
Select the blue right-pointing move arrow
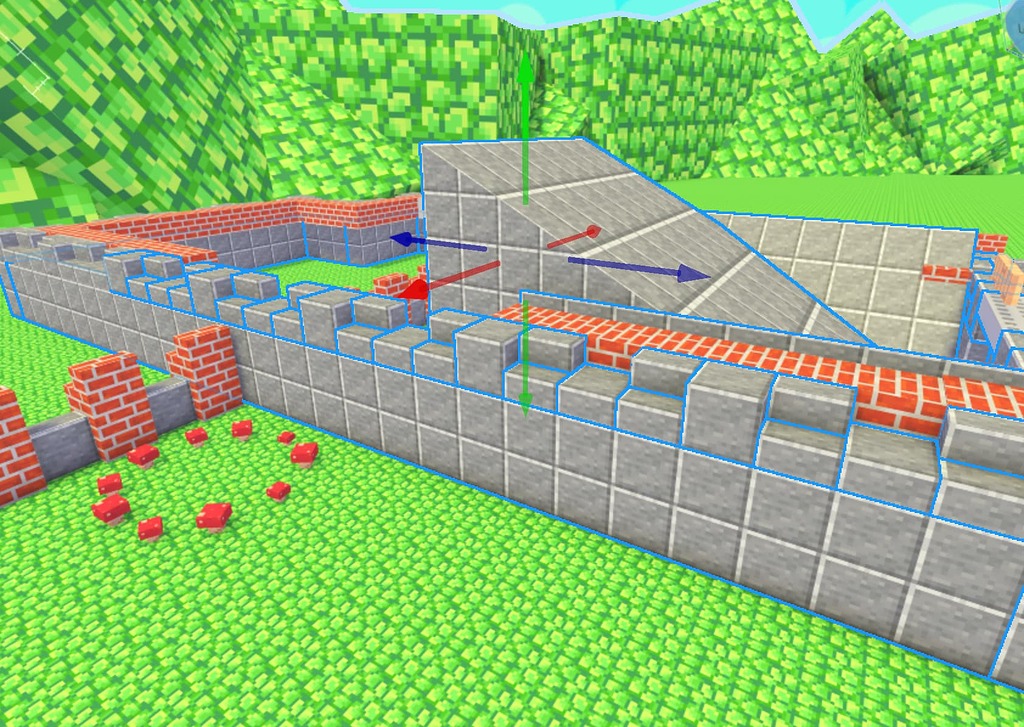[692, 273]
